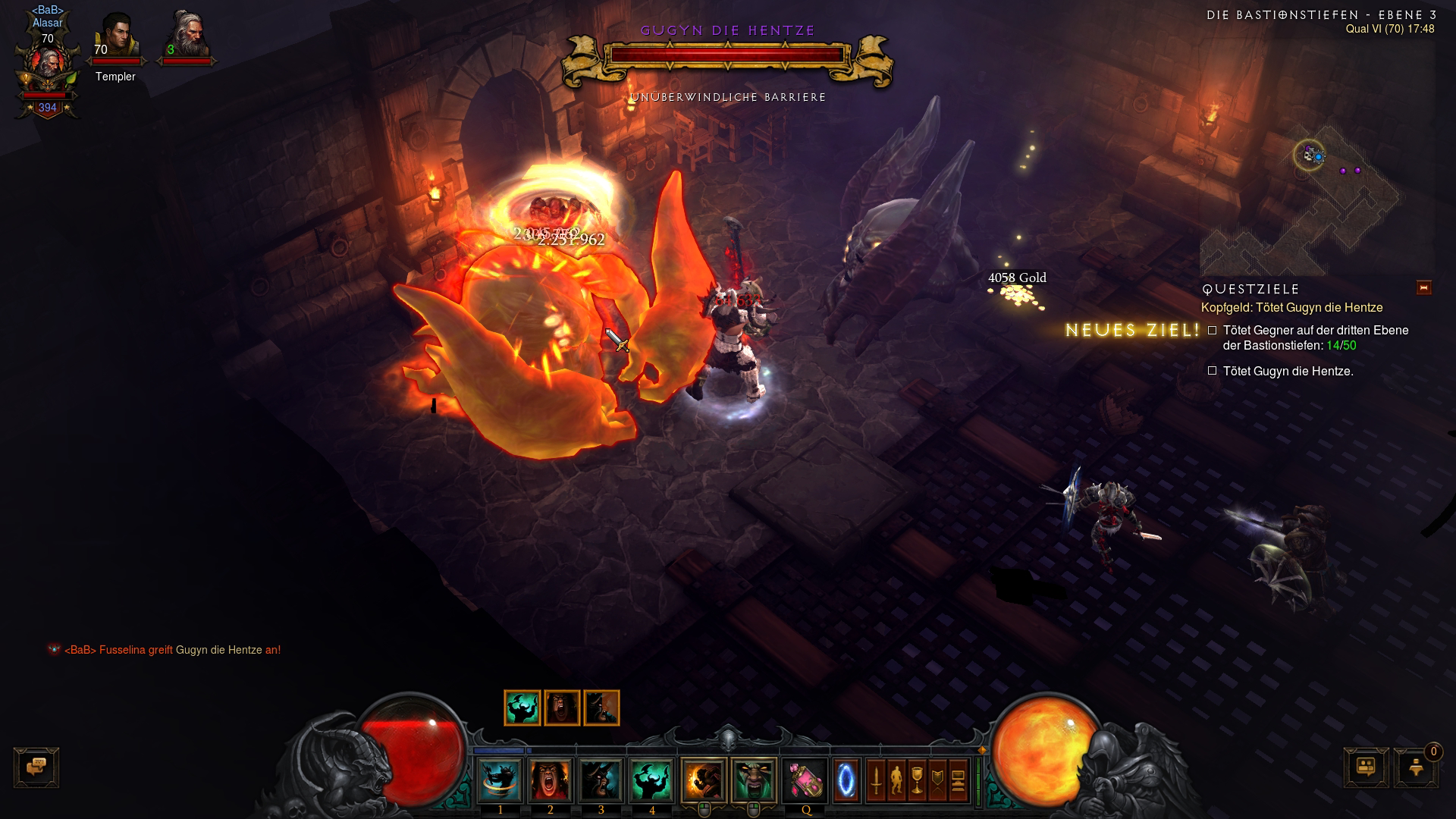Open the banner-shaped menu button
This screenshot has width=1456, height=819.
tap(937, 780)
